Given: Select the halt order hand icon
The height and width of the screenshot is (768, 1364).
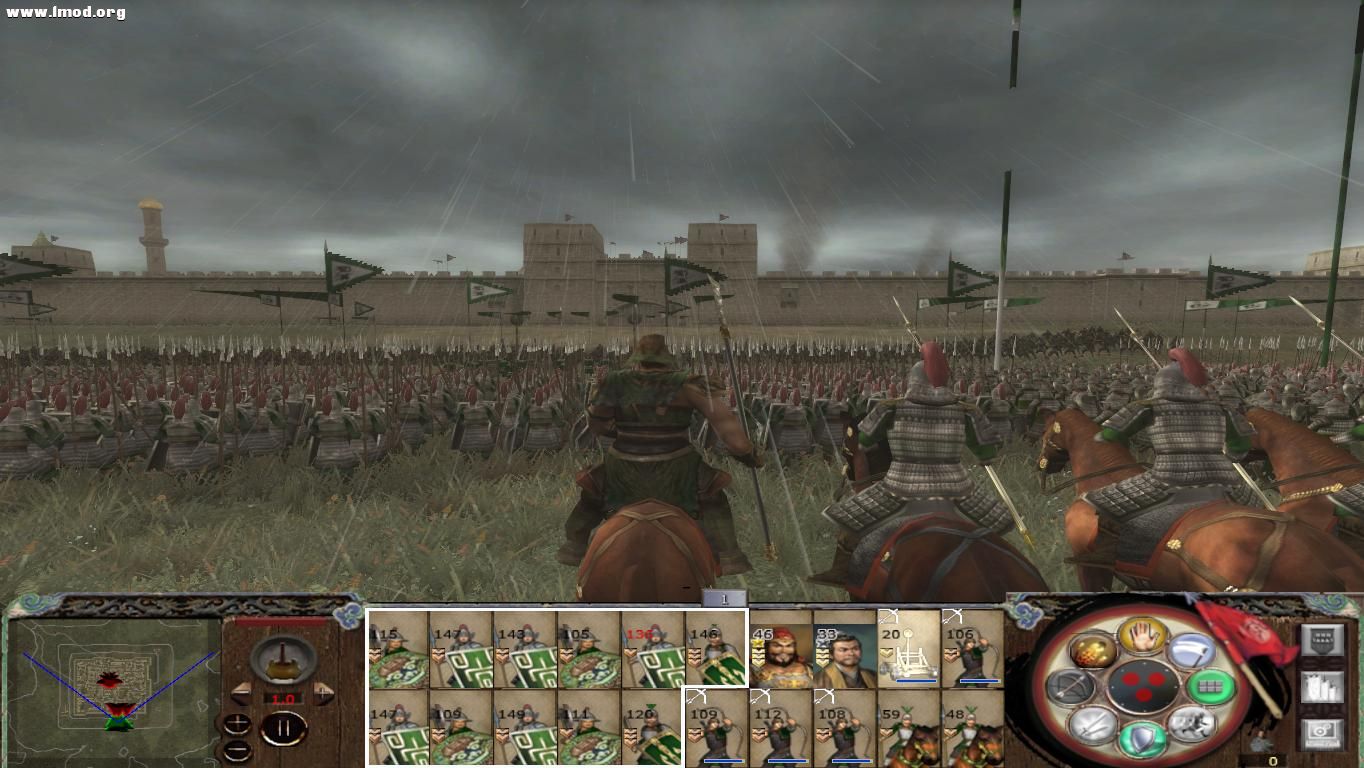Looking at the screenshot, I should click(1144, 638).
